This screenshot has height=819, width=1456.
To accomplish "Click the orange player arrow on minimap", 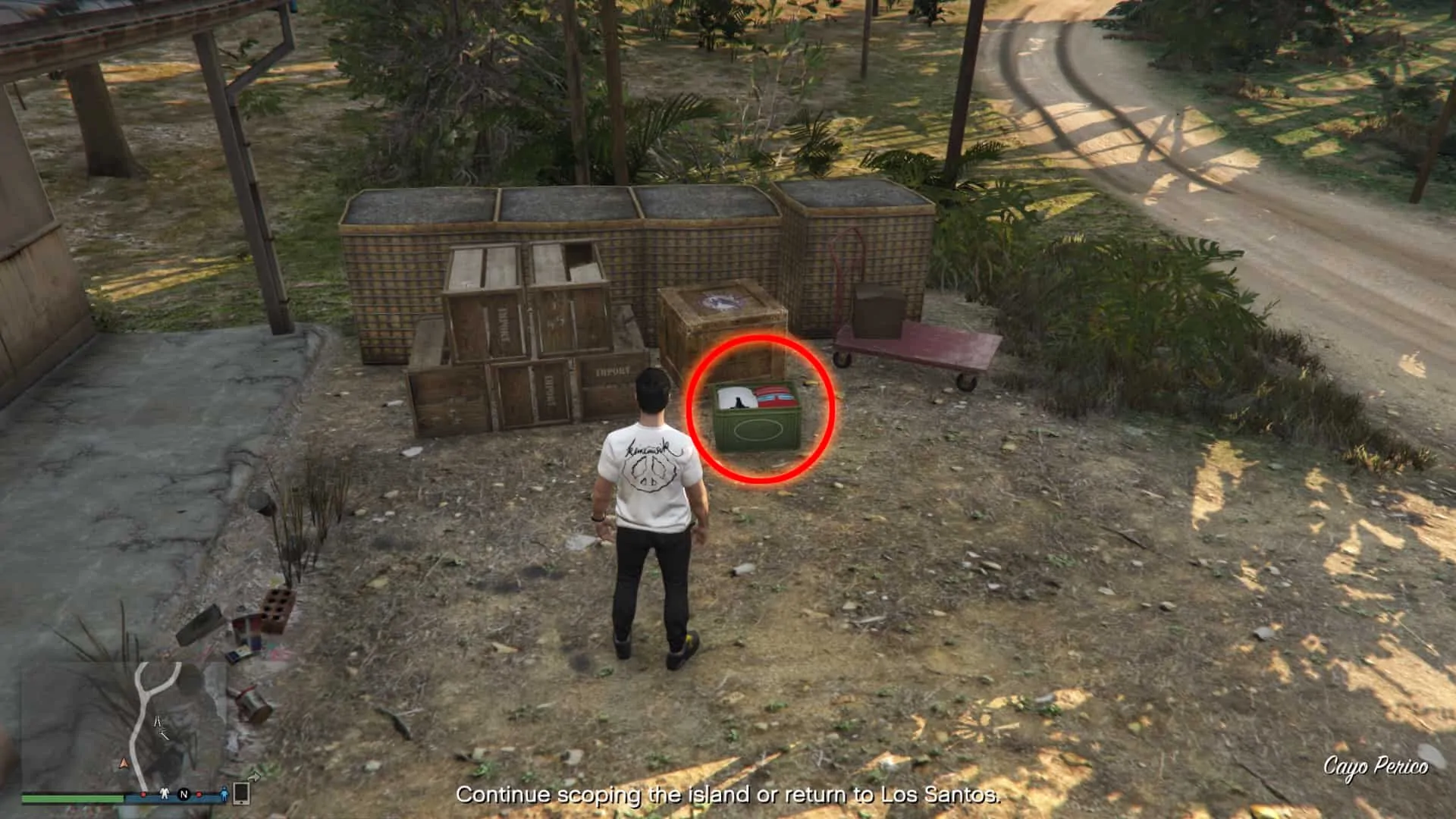I will 124,762.
